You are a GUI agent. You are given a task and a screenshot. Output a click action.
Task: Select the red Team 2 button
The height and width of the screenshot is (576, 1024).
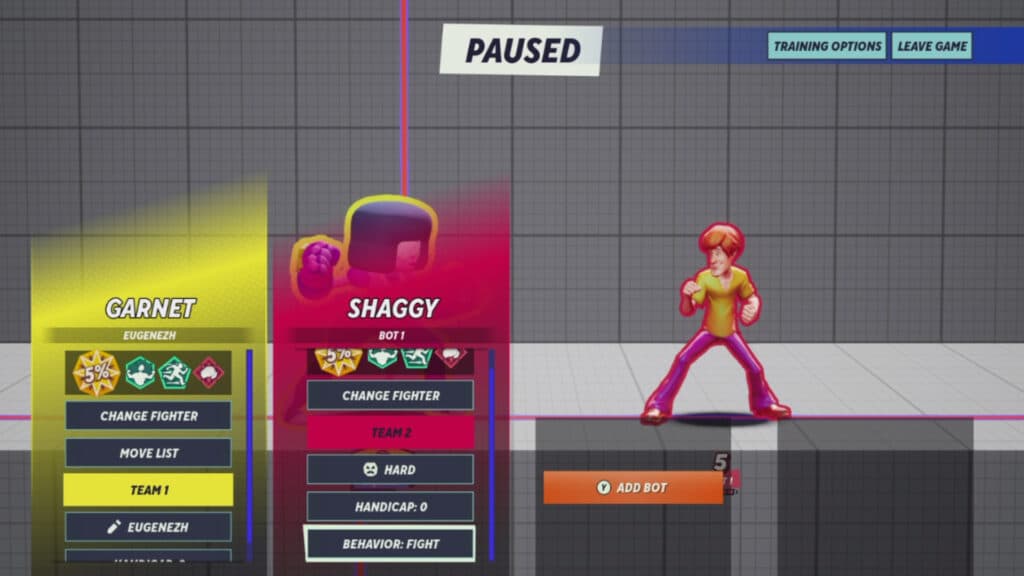pyautogui.click(x=390, y=432)
